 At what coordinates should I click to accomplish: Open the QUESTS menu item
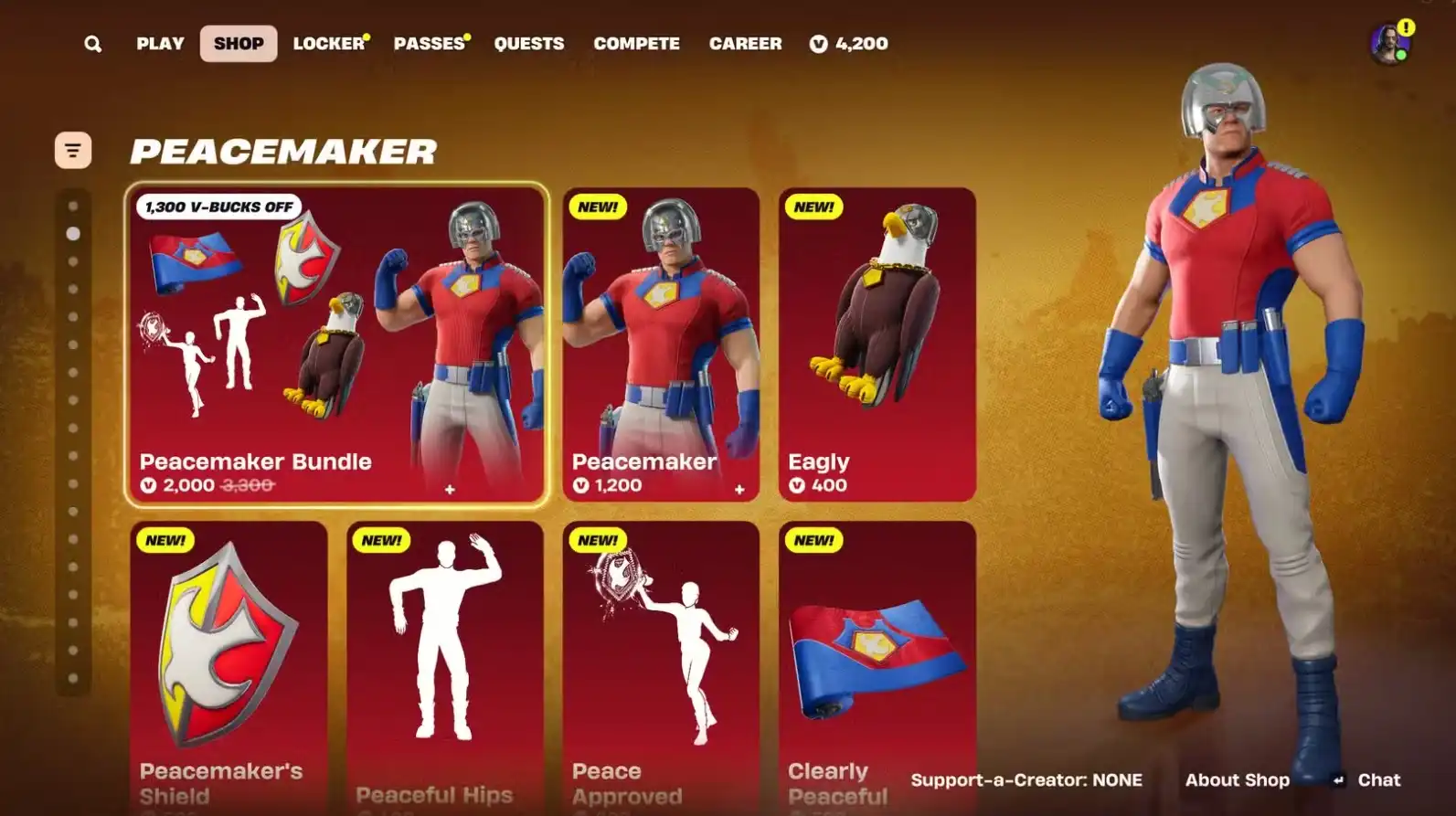pos(529,43)
